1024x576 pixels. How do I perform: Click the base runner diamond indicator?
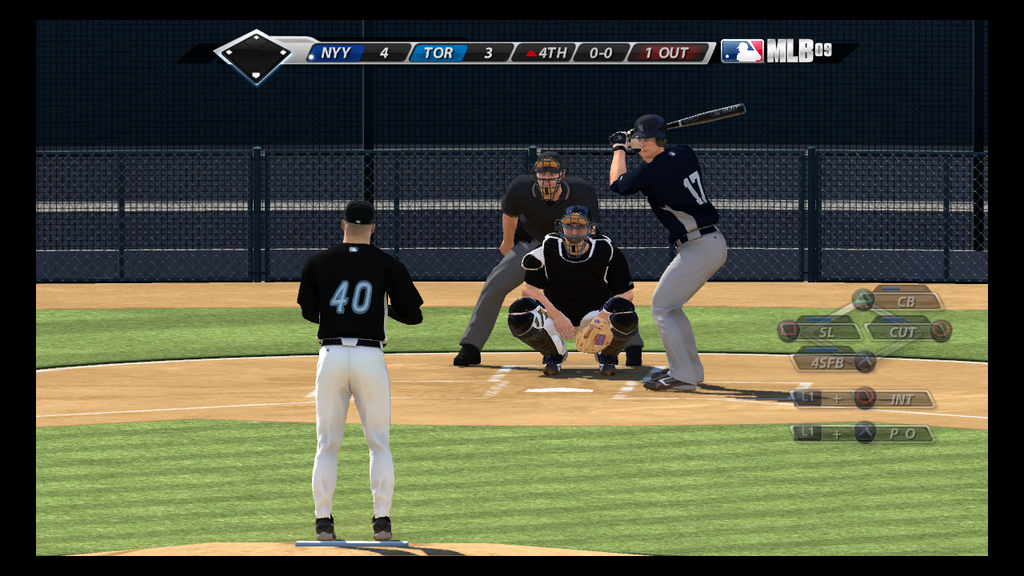click(255, 56)
